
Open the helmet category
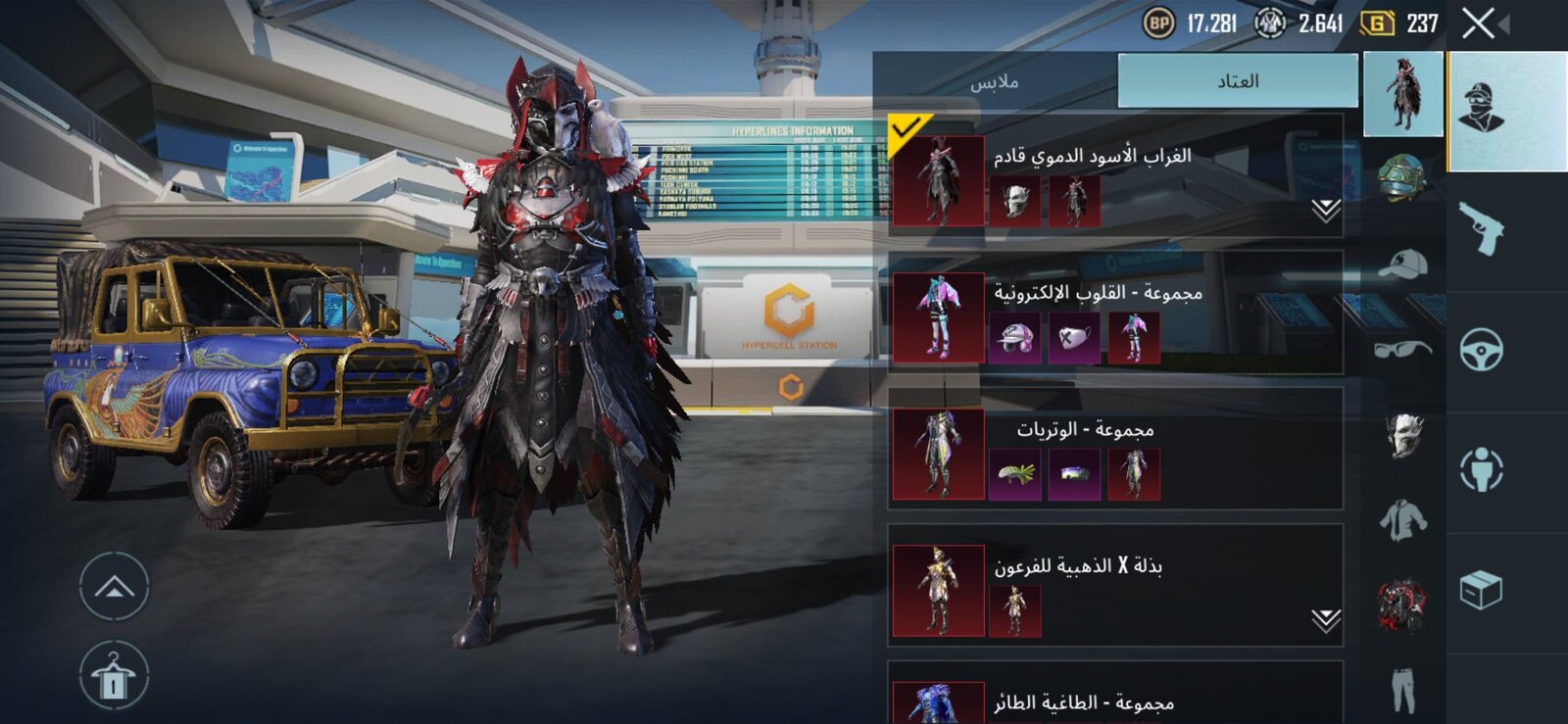[x=1402, y=177]
